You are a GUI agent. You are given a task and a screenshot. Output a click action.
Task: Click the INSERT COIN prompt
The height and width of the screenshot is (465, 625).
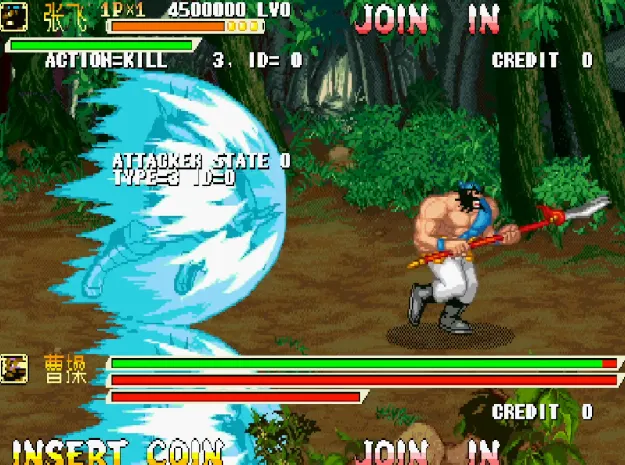[x=117, y=452]
